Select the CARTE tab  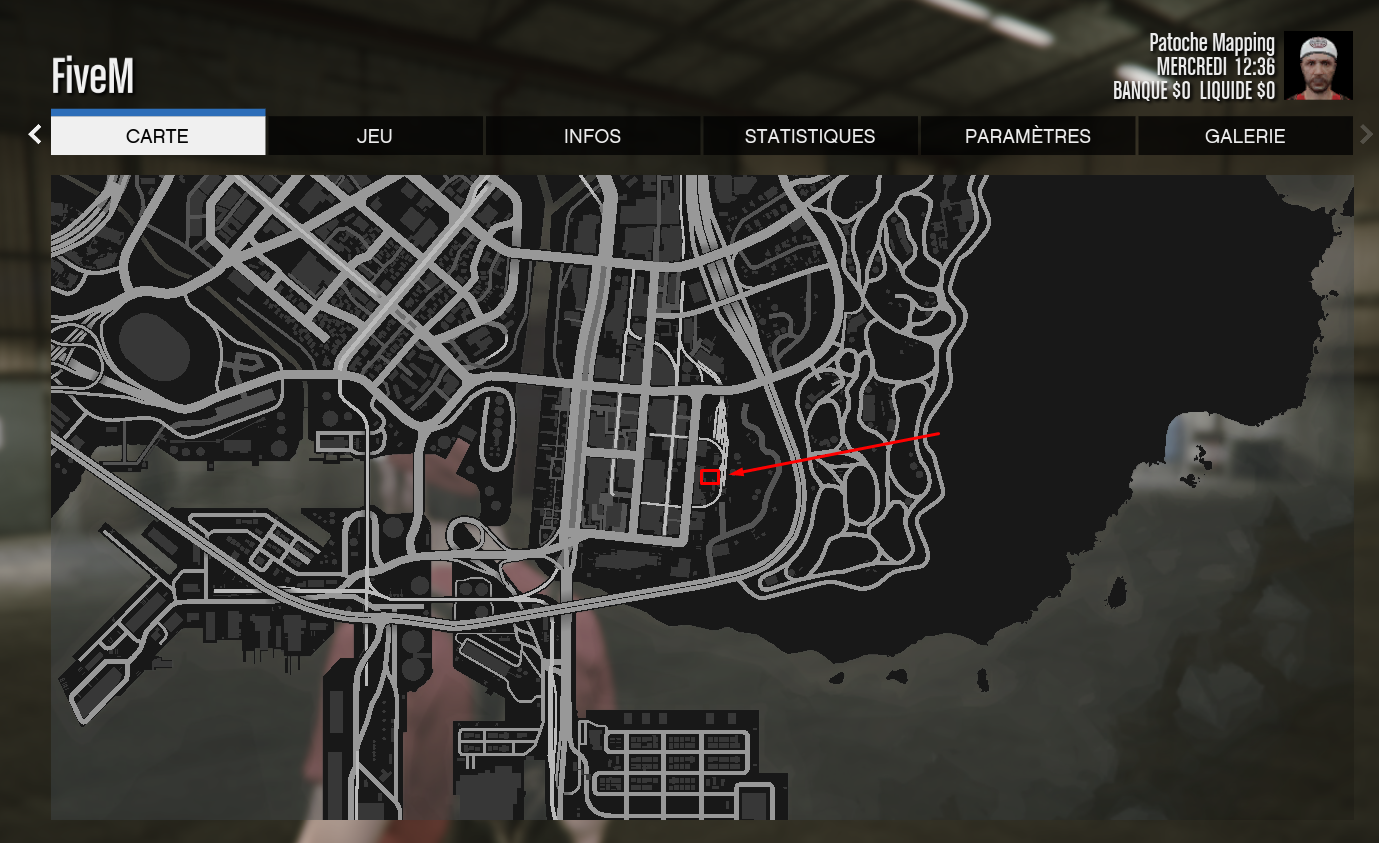[x=157, y=135]
